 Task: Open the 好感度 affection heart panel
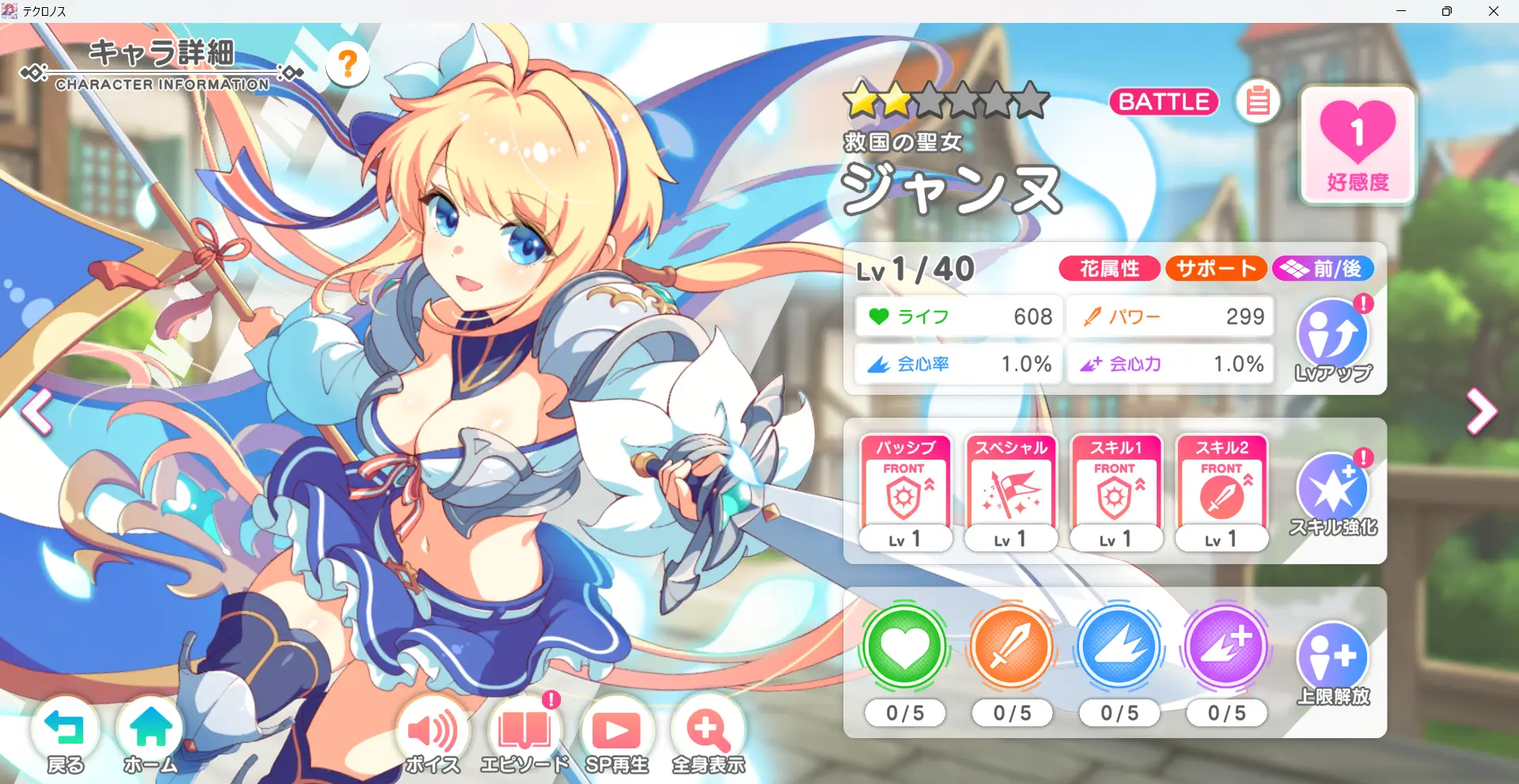pyautogui.click(x=1358, y=146)
